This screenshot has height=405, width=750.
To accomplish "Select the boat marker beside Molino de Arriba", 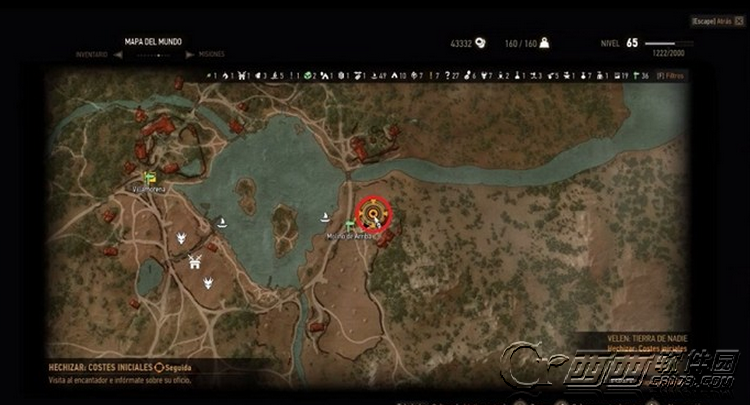I will [x=324, y=217].
